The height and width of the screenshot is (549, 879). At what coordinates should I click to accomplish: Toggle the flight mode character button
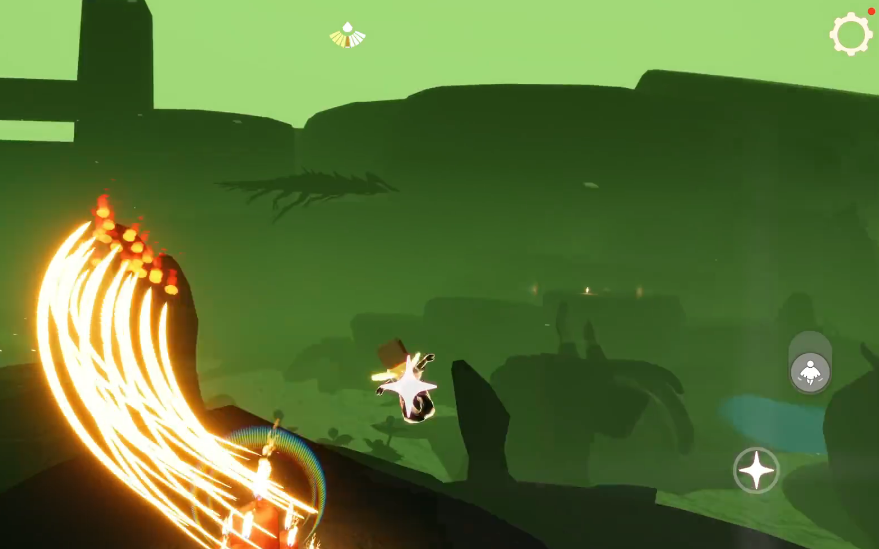coord(810,372)
